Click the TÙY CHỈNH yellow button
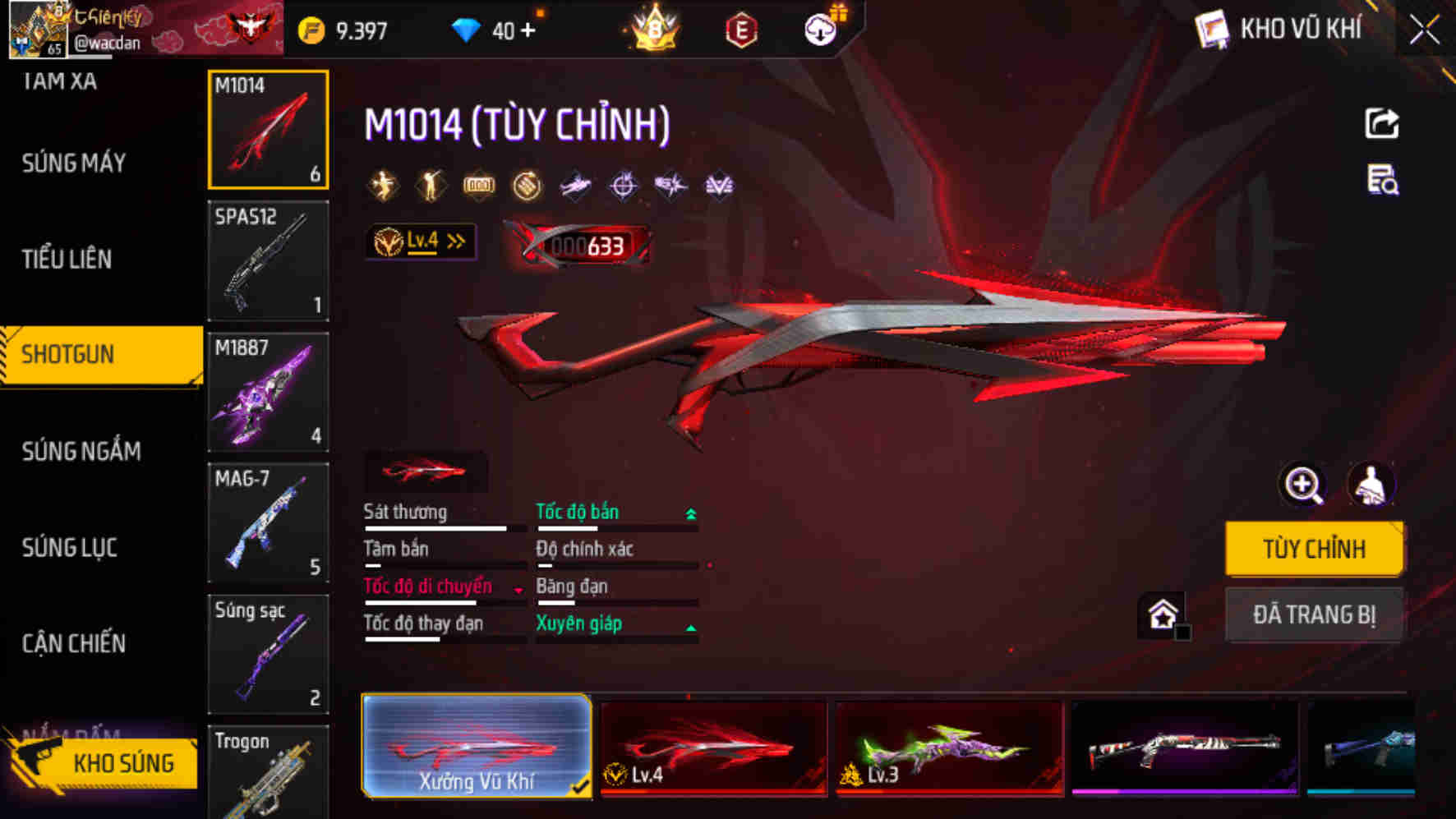 coord(1314,549)
